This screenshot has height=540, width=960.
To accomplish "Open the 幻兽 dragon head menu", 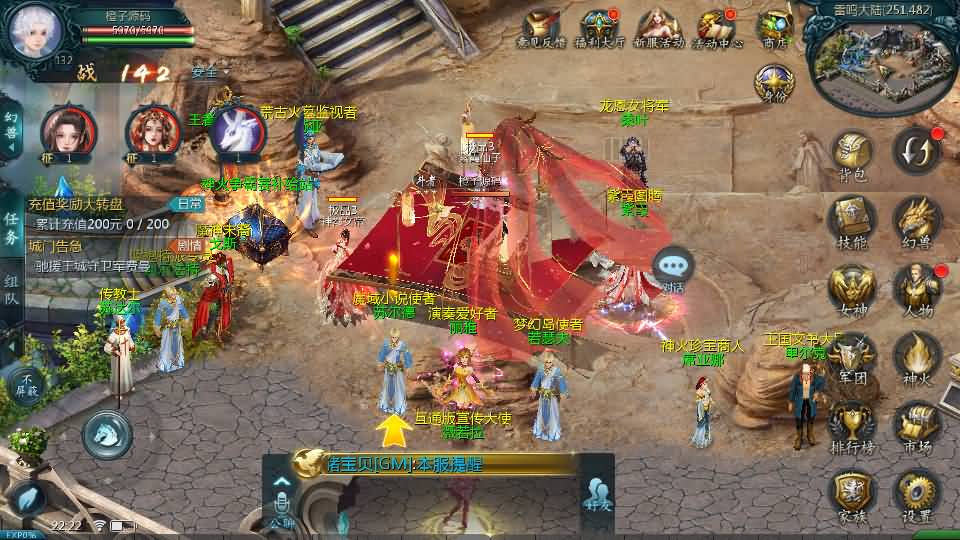I will [916, 219].
